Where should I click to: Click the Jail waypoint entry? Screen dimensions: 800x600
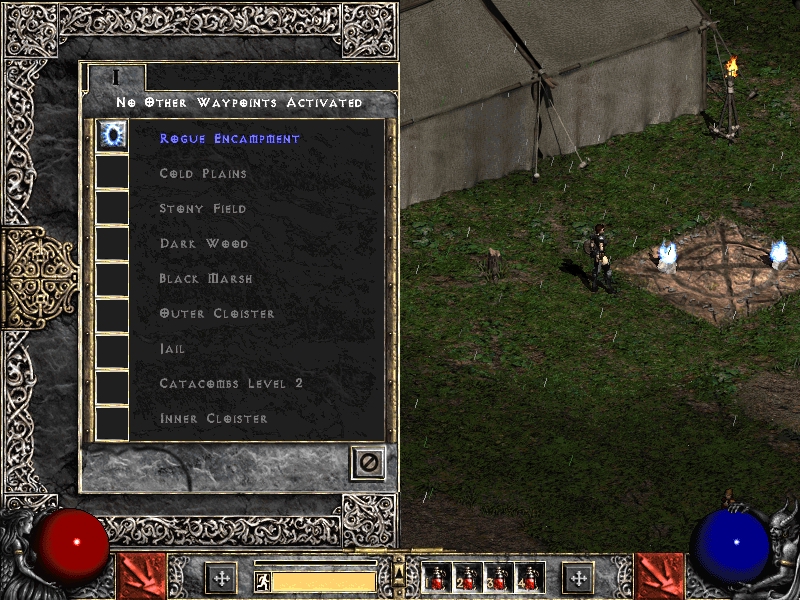point(172,349)
